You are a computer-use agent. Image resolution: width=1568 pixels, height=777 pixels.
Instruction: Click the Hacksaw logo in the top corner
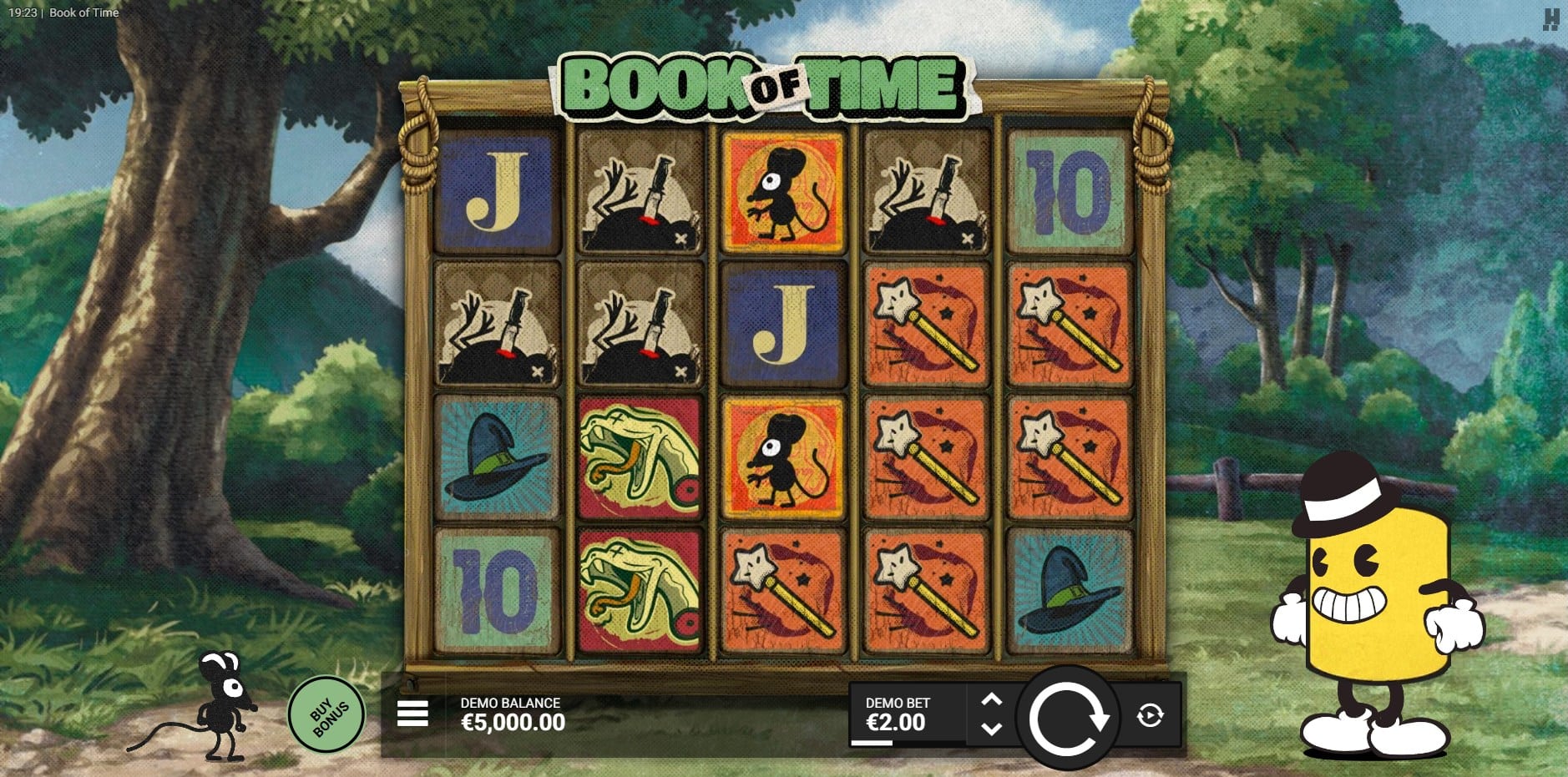pyautogui.click(x=1551, y=19)
